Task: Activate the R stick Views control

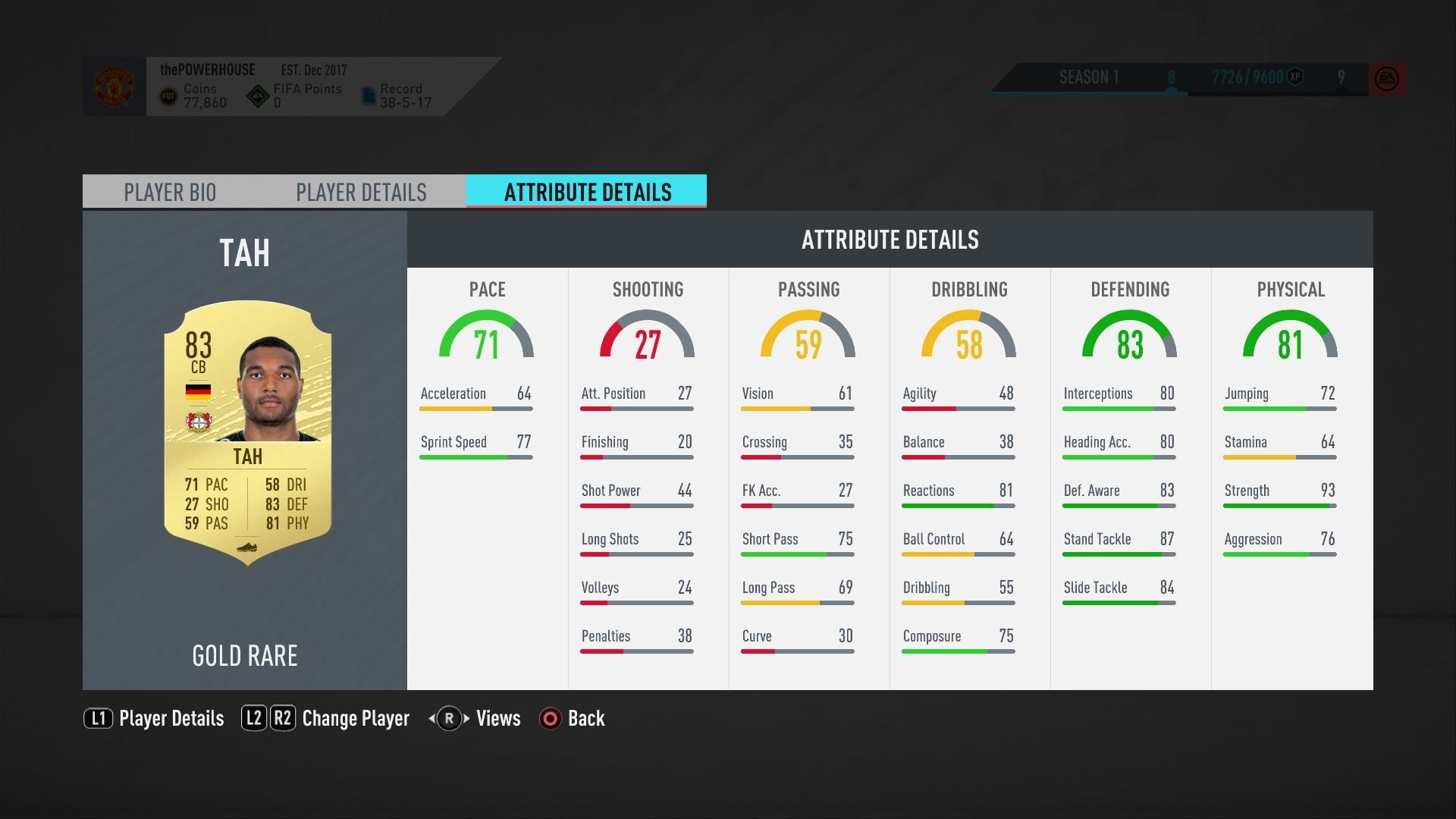Action: [x=447, y=718]
